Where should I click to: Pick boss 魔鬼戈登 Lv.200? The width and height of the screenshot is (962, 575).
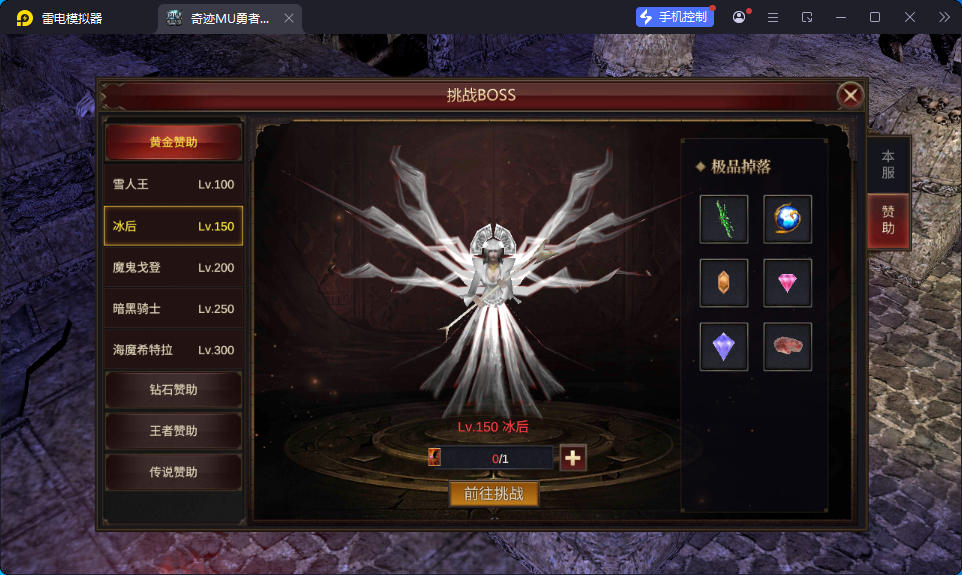174,267
